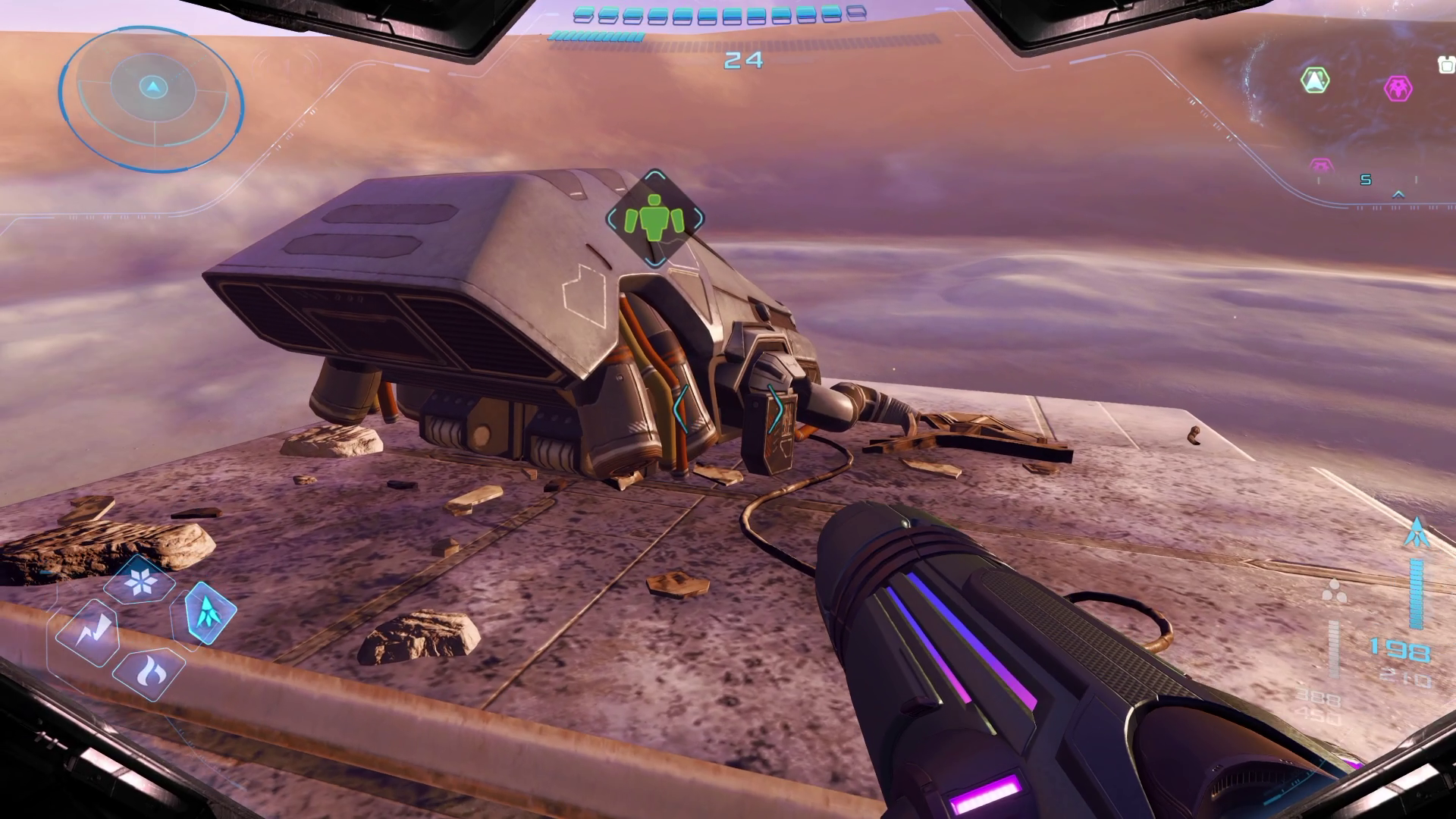Click the large magenta hexagon creature marker
Image resolution: width=1456 pixels, height=819 pixels.
[x=1398, y=88]
